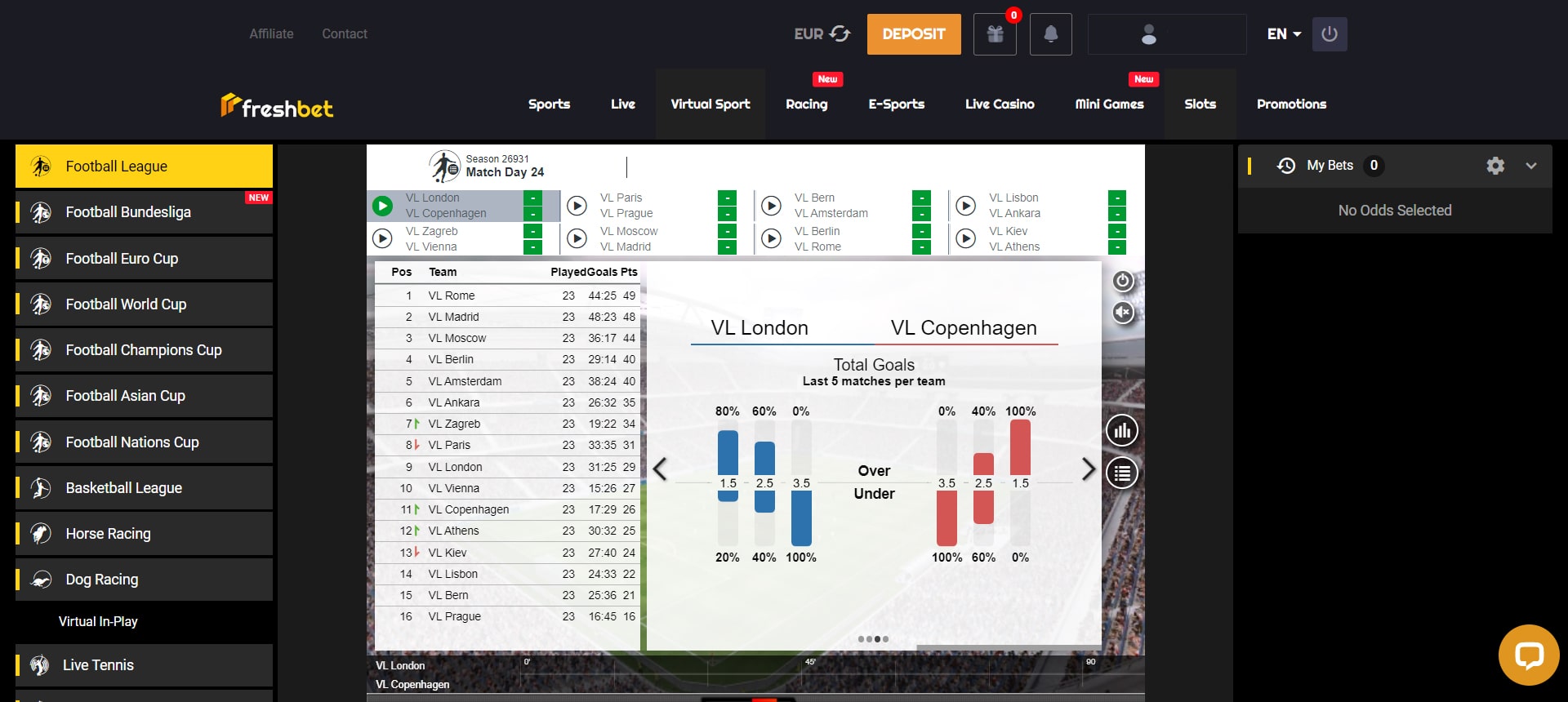Open the EN language dropdown
Viewport: 1568px width, 702px height.
[1284, 34]
